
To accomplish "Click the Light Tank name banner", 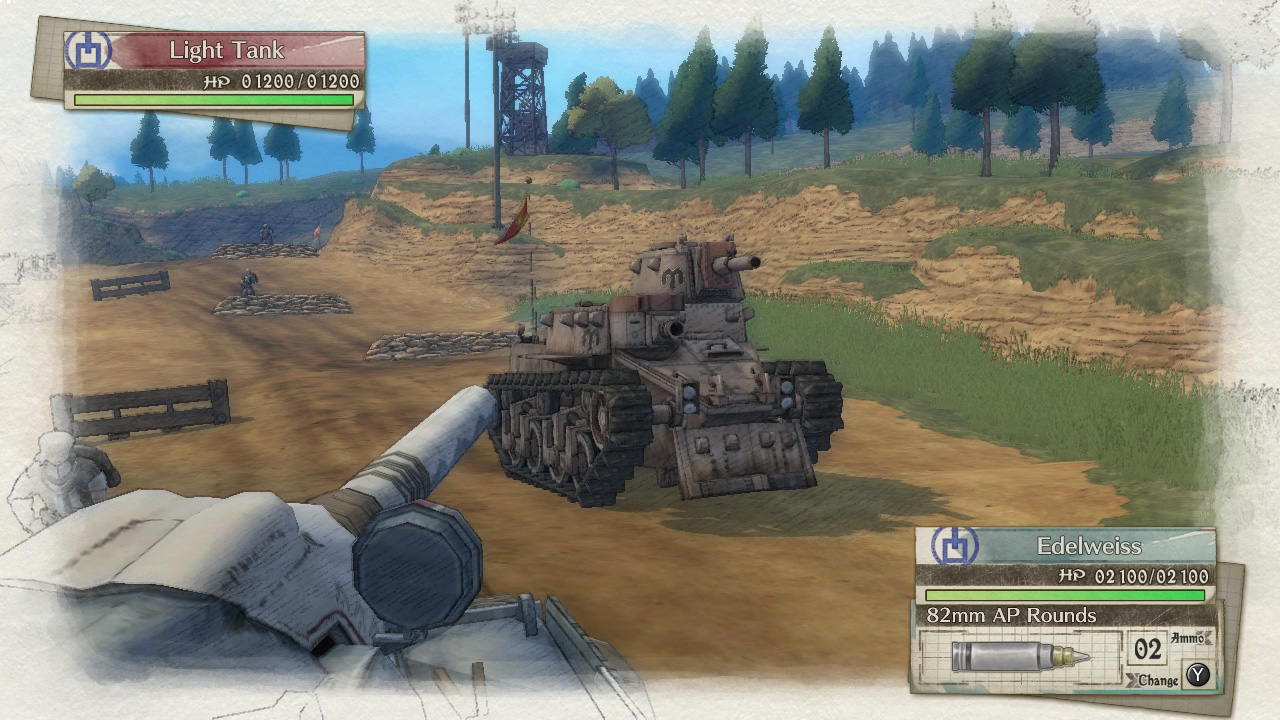I will 227,48.
